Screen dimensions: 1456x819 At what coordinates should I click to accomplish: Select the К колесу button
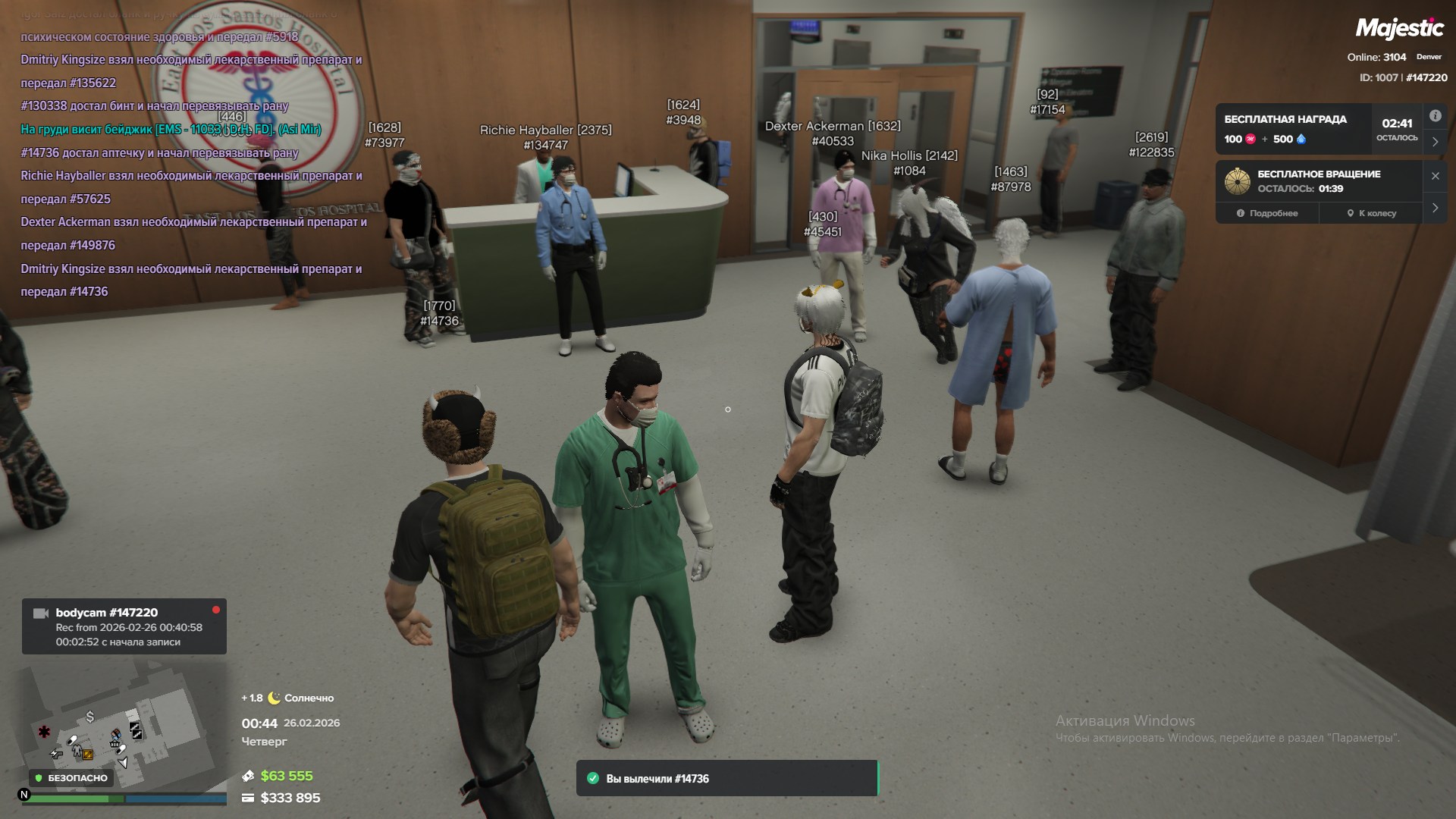pyautogui.click(x=1371, y=213)
